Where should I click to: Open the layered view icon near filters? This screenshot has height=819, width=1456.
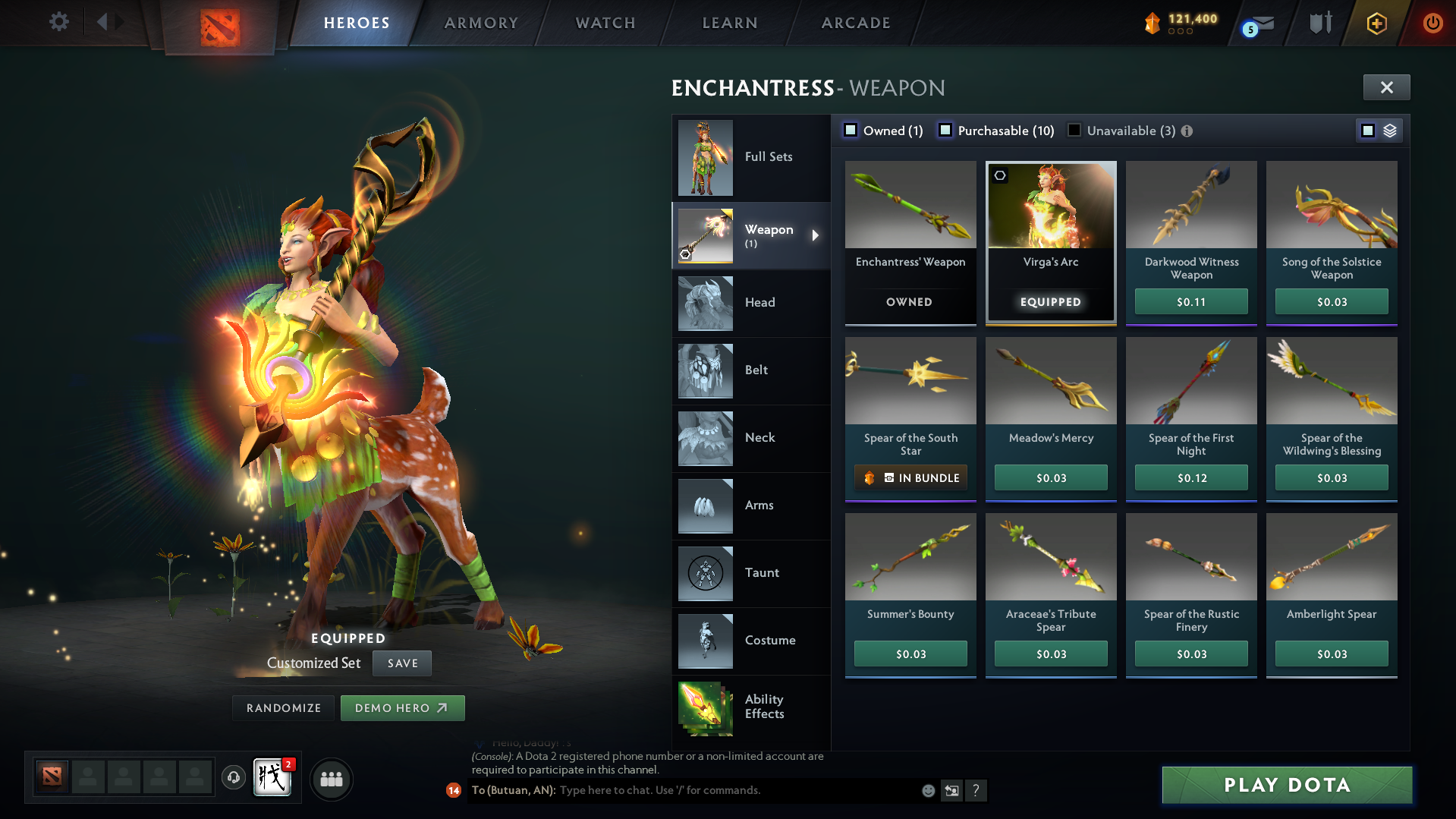tap(1389, 130)
